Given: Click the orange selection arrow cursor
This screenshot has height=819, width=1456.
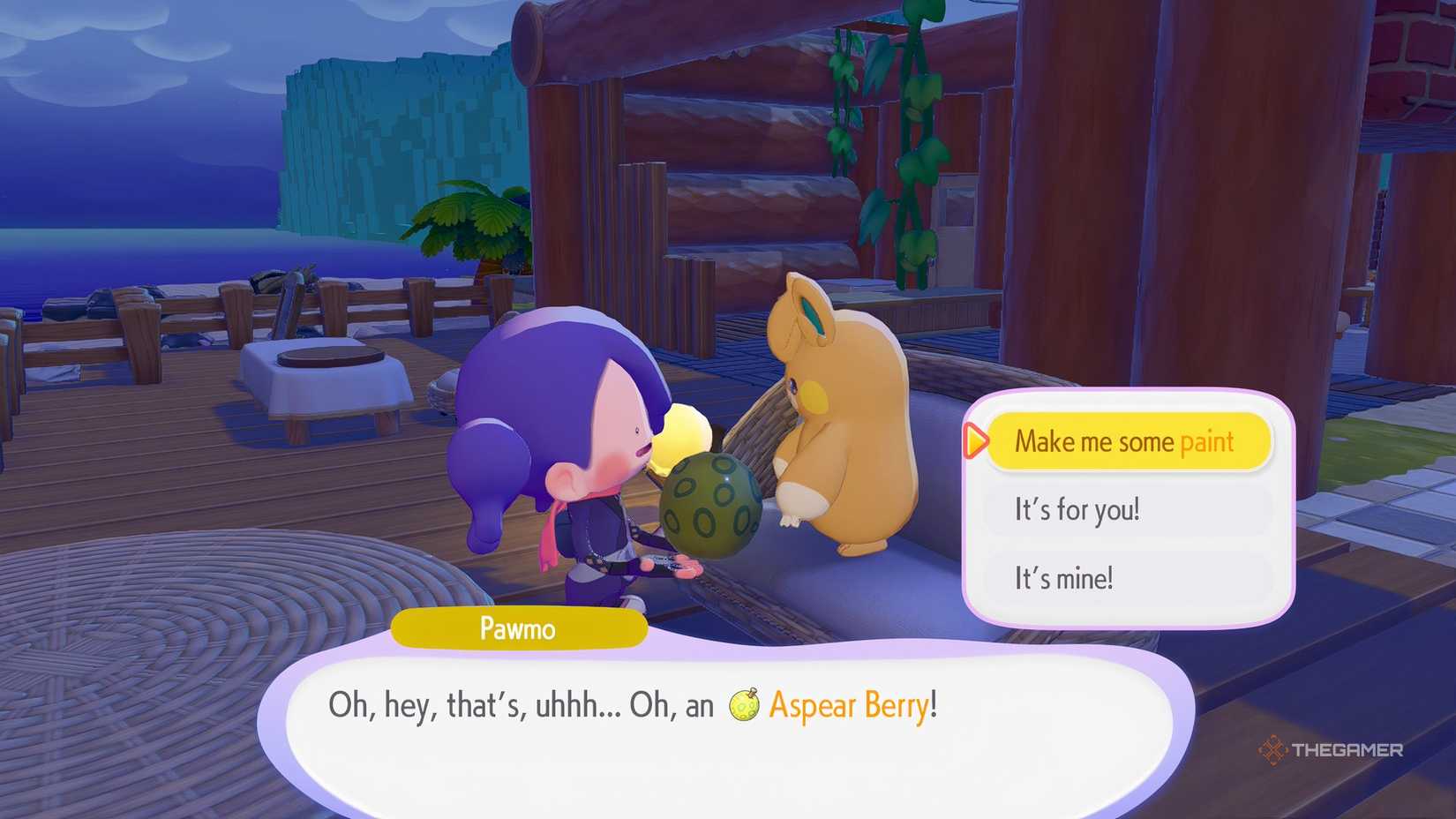Looking at the screenshot, I should (x=974, y=441).
